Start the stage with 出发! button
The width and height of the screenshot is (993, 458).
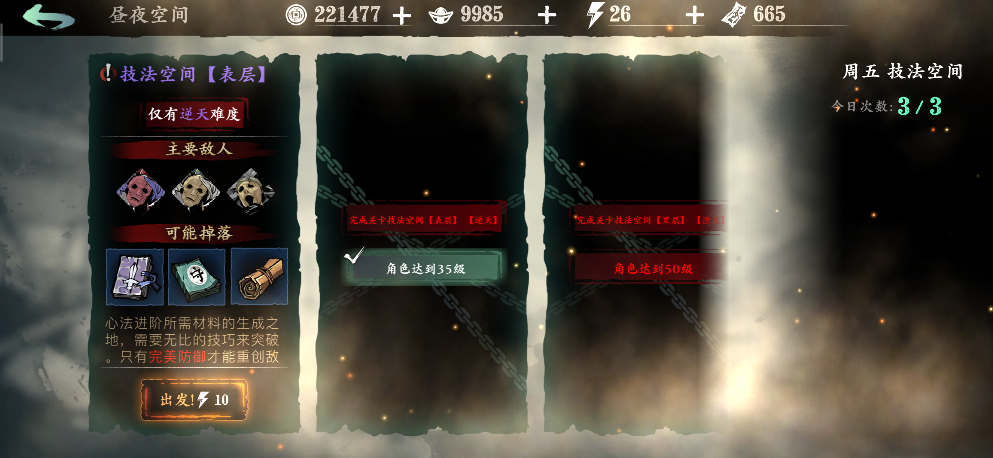pyautogui.click(x=194, y=400)
